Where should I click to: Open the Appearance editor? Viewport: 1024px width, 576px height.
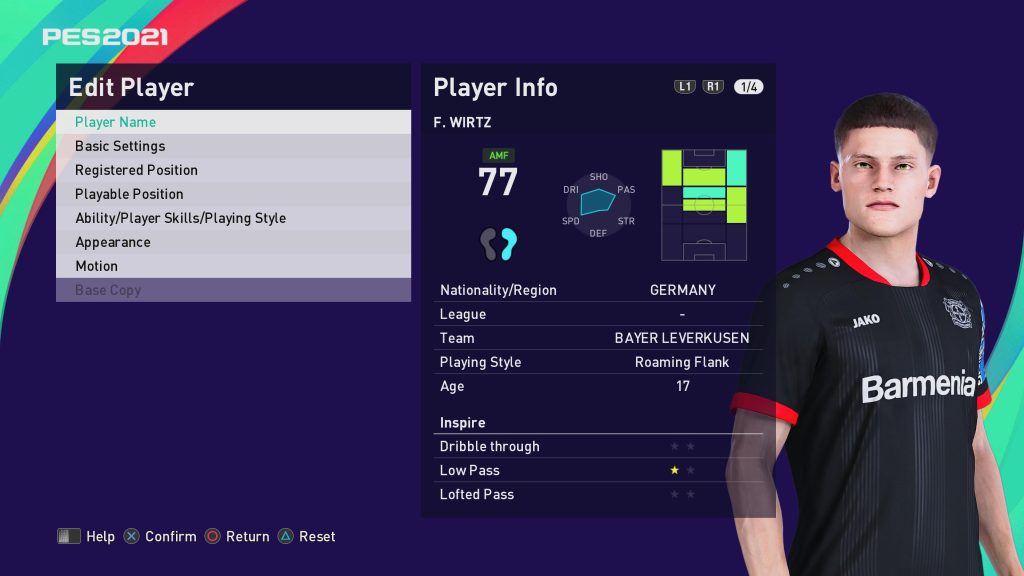coord(232,242)
